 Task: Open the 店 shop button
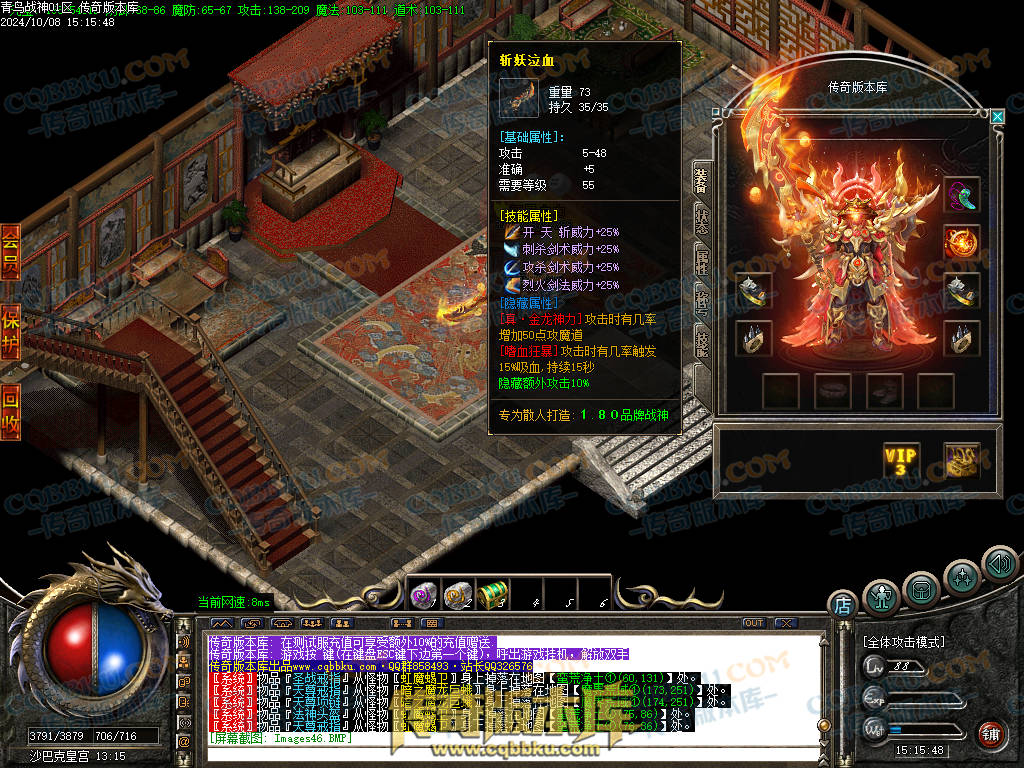(842, 604)
